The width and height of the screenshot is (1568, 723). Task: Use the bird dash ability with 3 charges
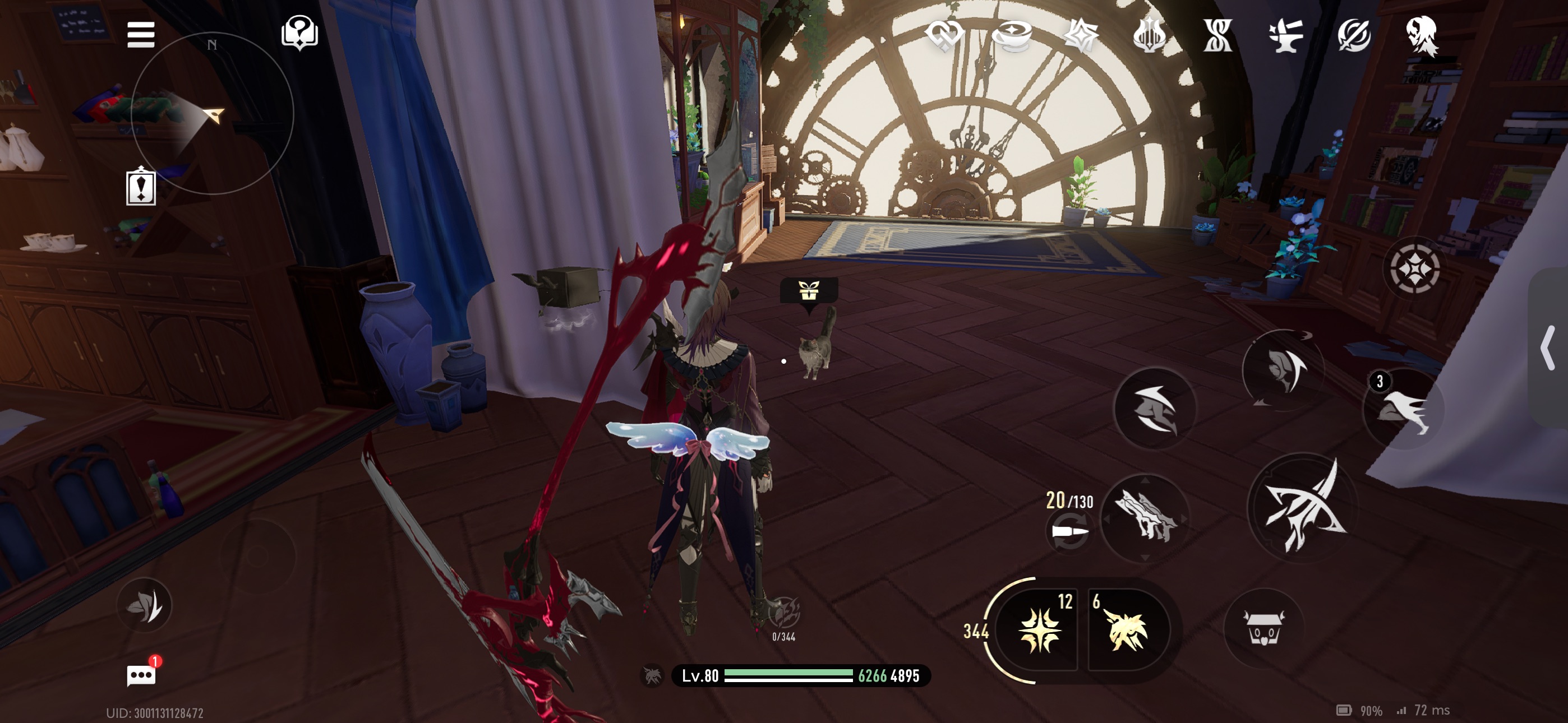[x=1403, y=410]
